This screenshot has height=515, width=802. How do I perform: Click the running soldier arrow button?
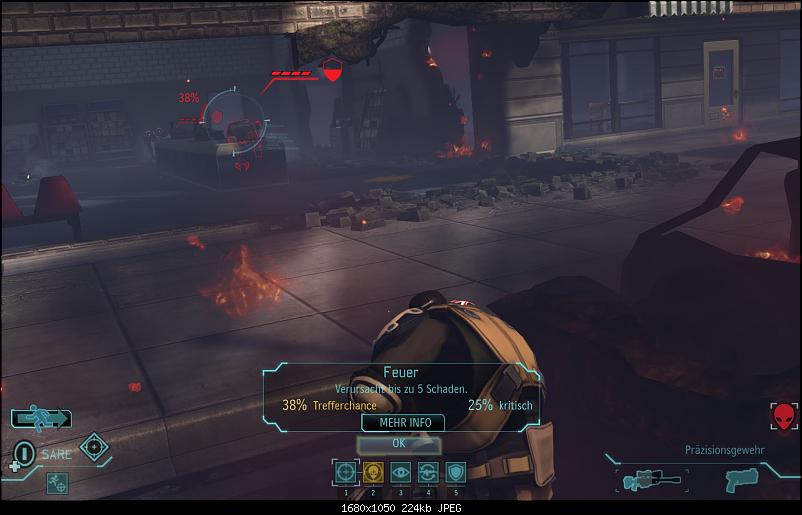point(41,418)
